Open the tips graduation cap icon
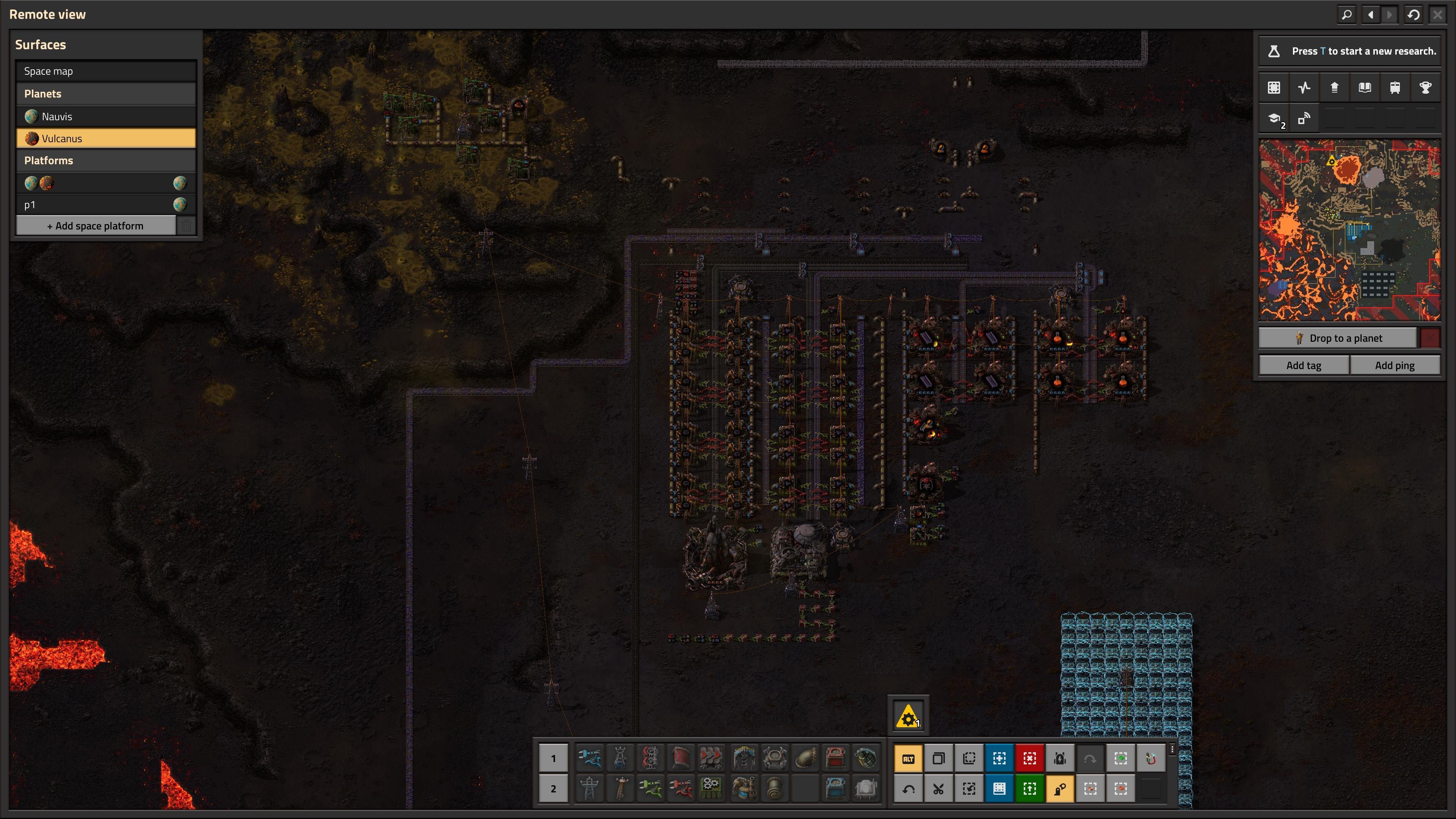This screenshot has height=819, width=1456. click(x=1274, y=118)
